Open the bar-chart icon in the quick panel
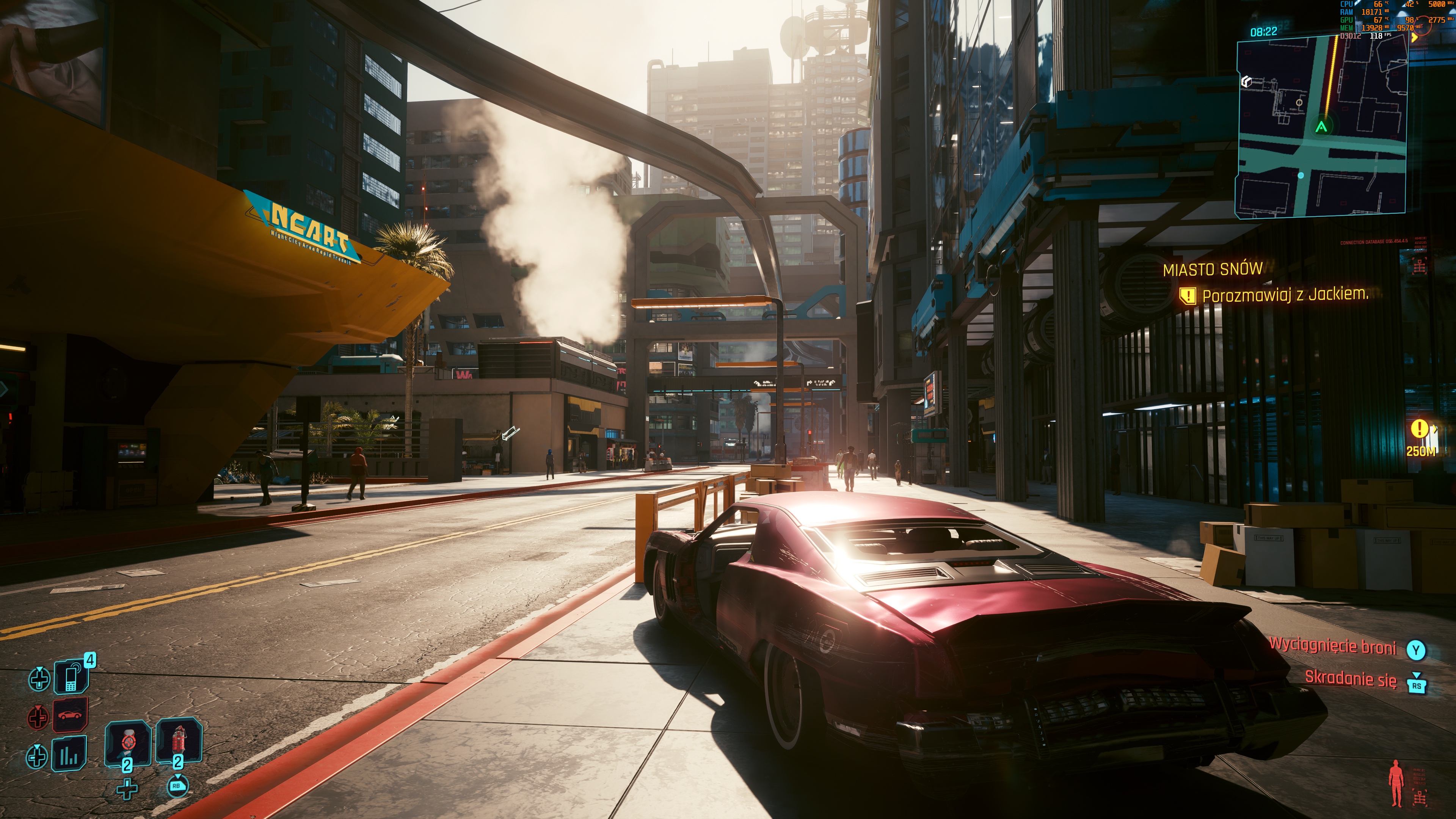The height and width of the screenshot is (819, 1456). point(69,755)
